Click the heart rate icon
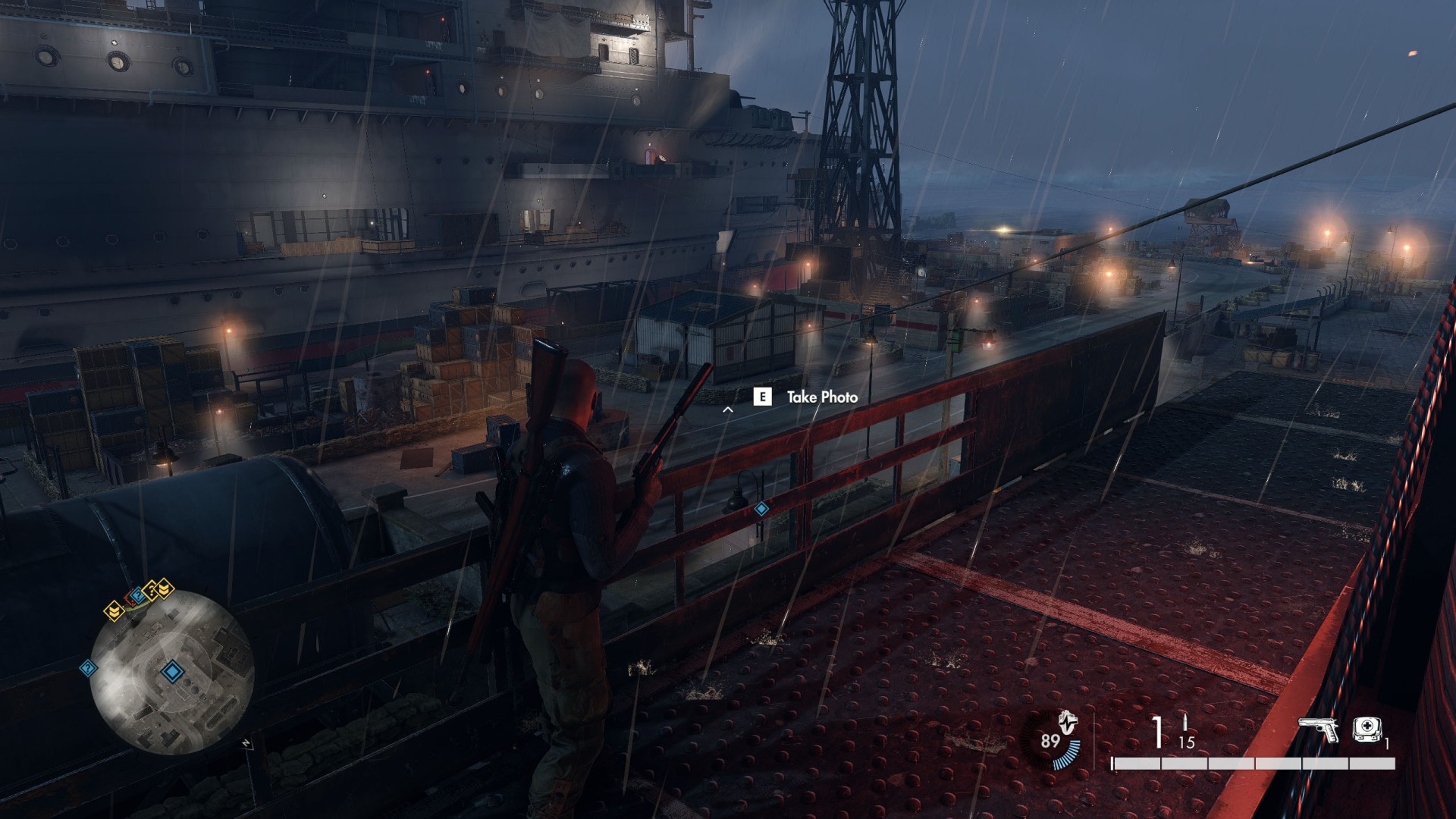 coord(1068,723)
